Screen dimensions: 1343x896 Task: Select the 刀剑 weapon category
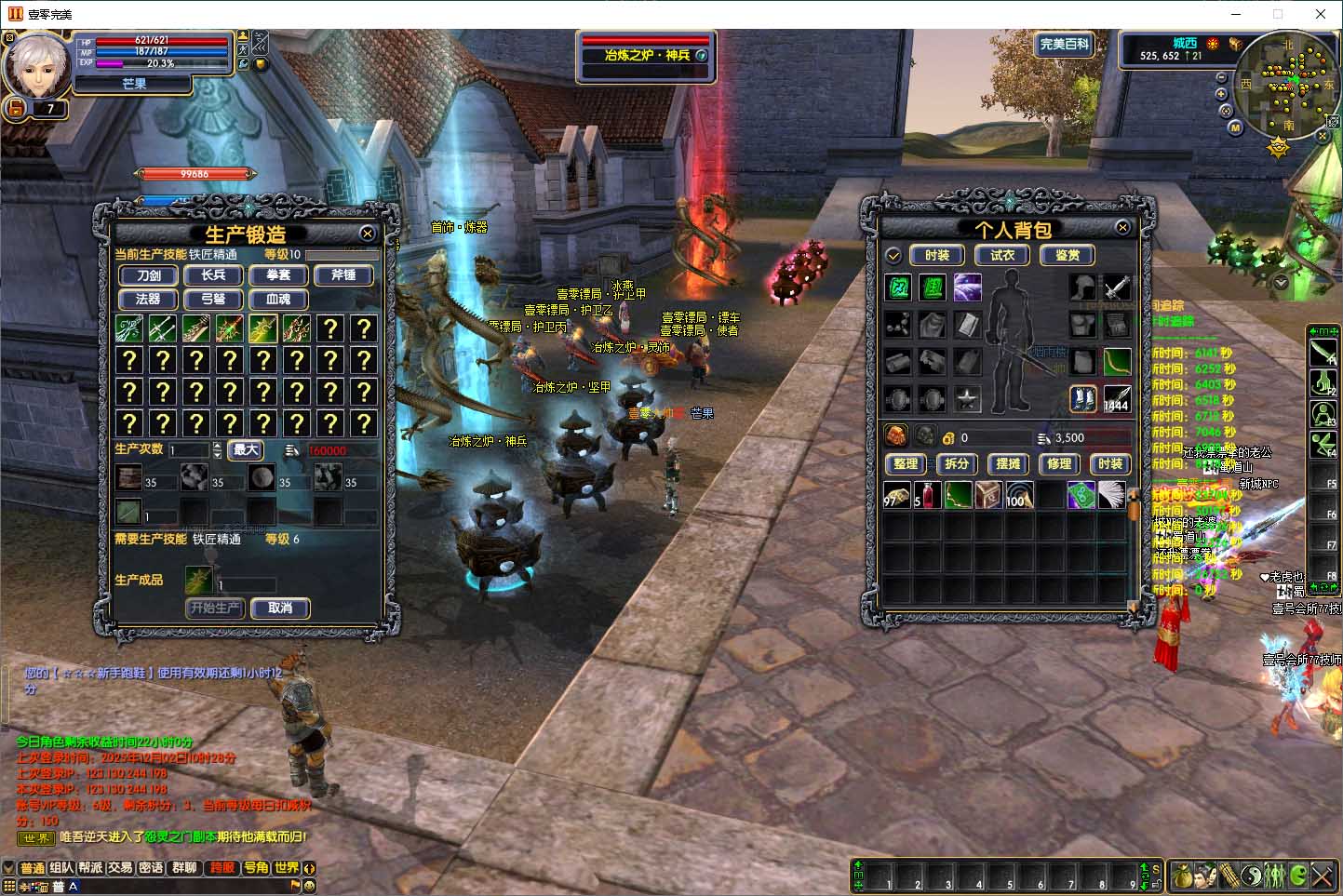click(x=149, y=275)
